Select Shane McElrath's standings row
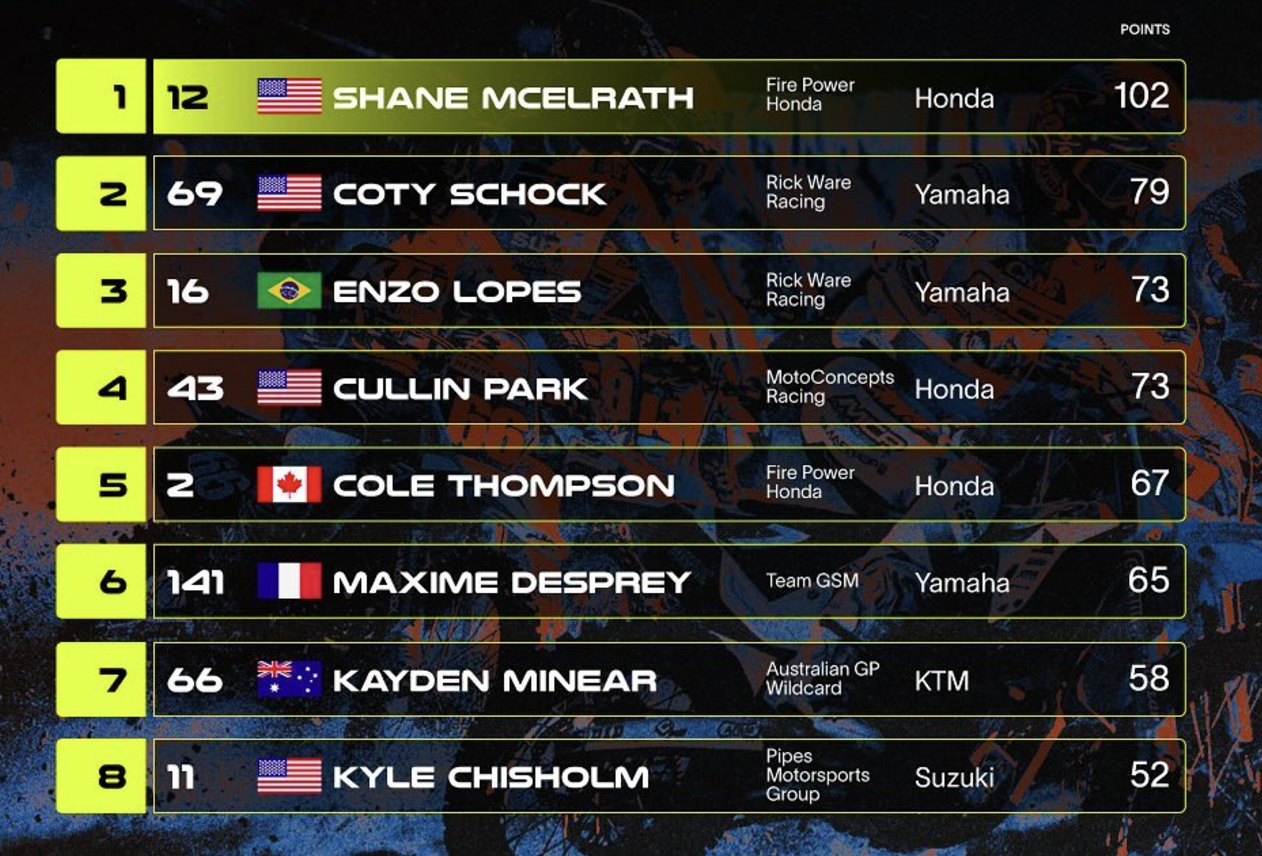The image size is (1262, 856). point(513,97)
